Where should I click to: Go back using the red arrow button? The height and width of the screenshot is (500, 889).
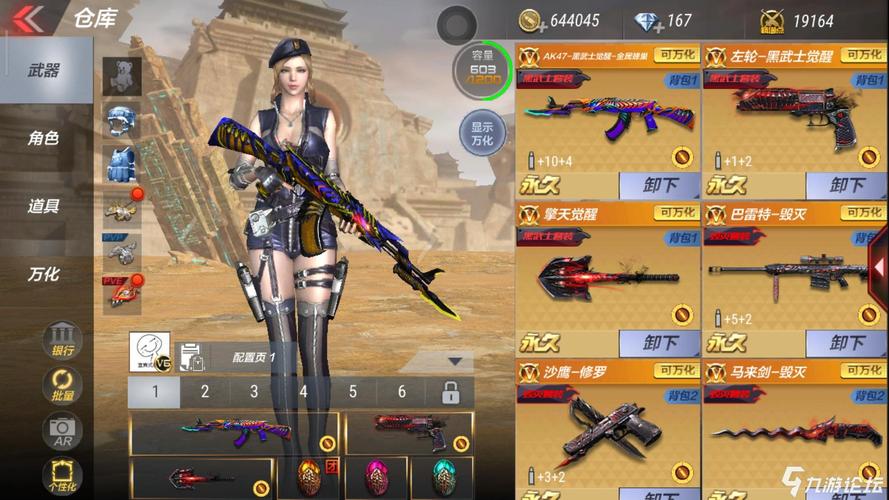[x=28, y=18]
